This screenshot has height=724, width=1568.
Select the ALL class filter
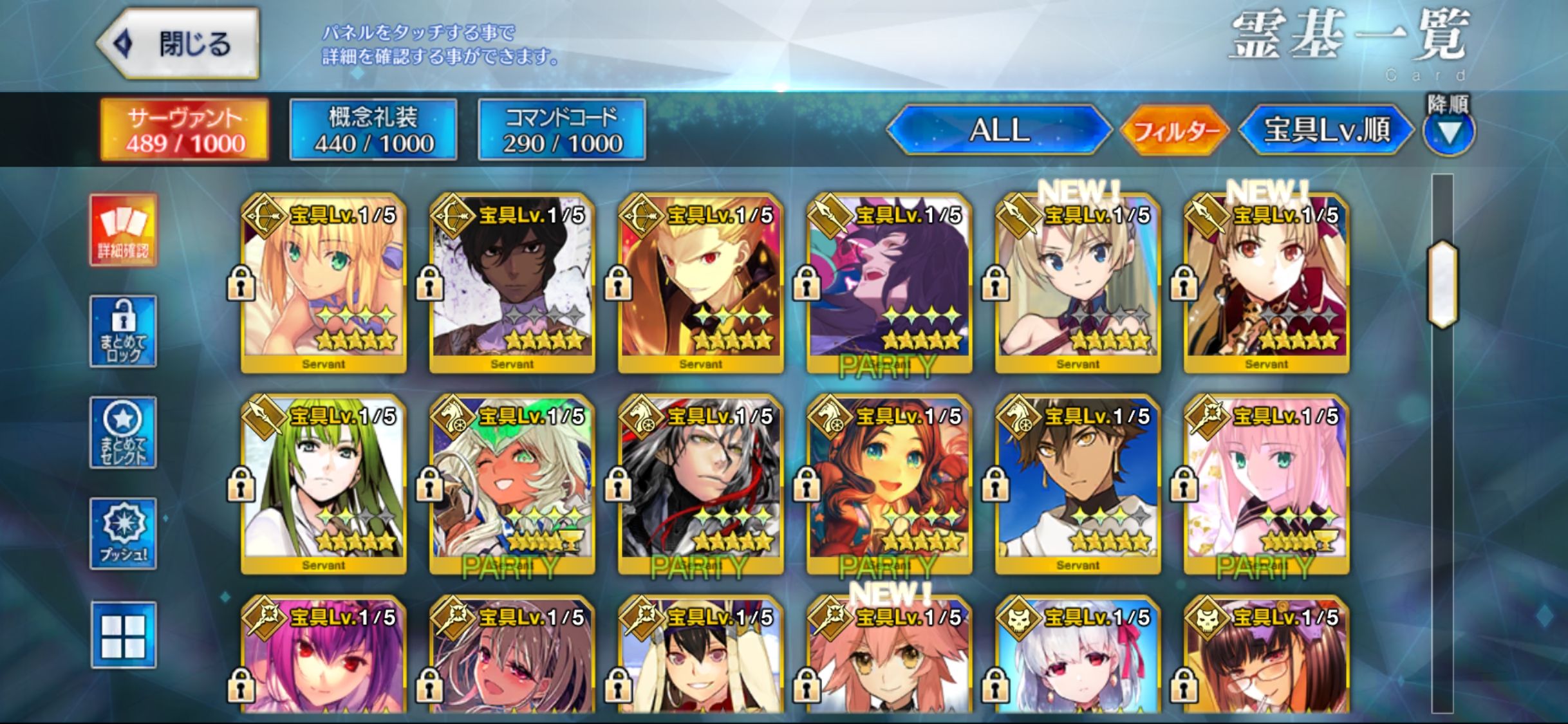(999, 130)
